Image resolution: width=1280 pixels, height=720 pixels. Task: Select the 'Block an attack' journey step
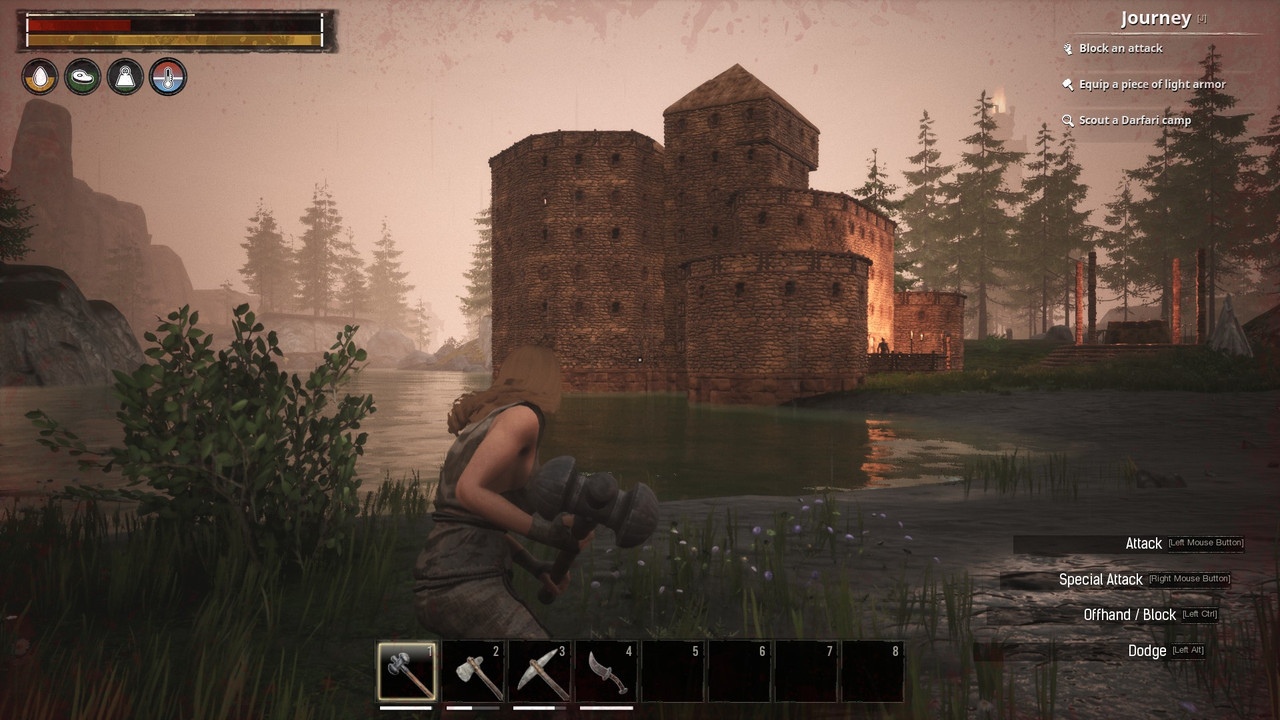[x=1120, y=48]
